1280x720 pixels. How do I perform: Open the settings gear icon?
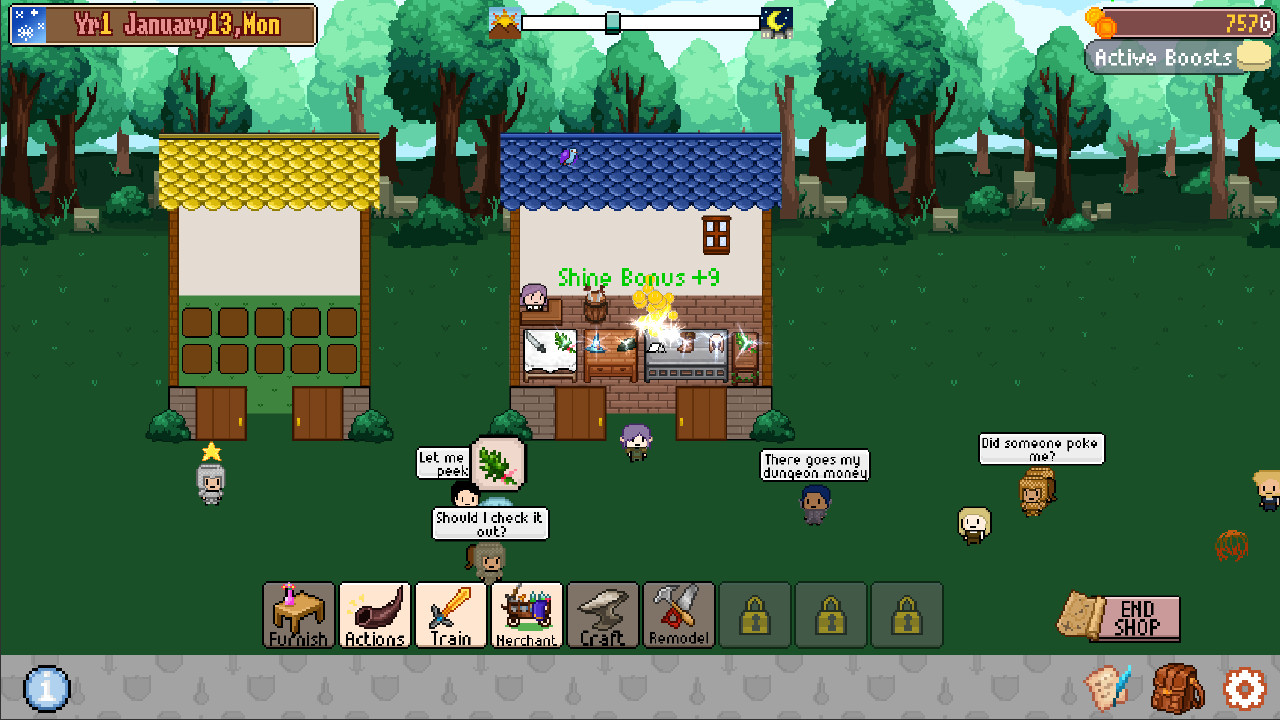(x=1243, y=690)
